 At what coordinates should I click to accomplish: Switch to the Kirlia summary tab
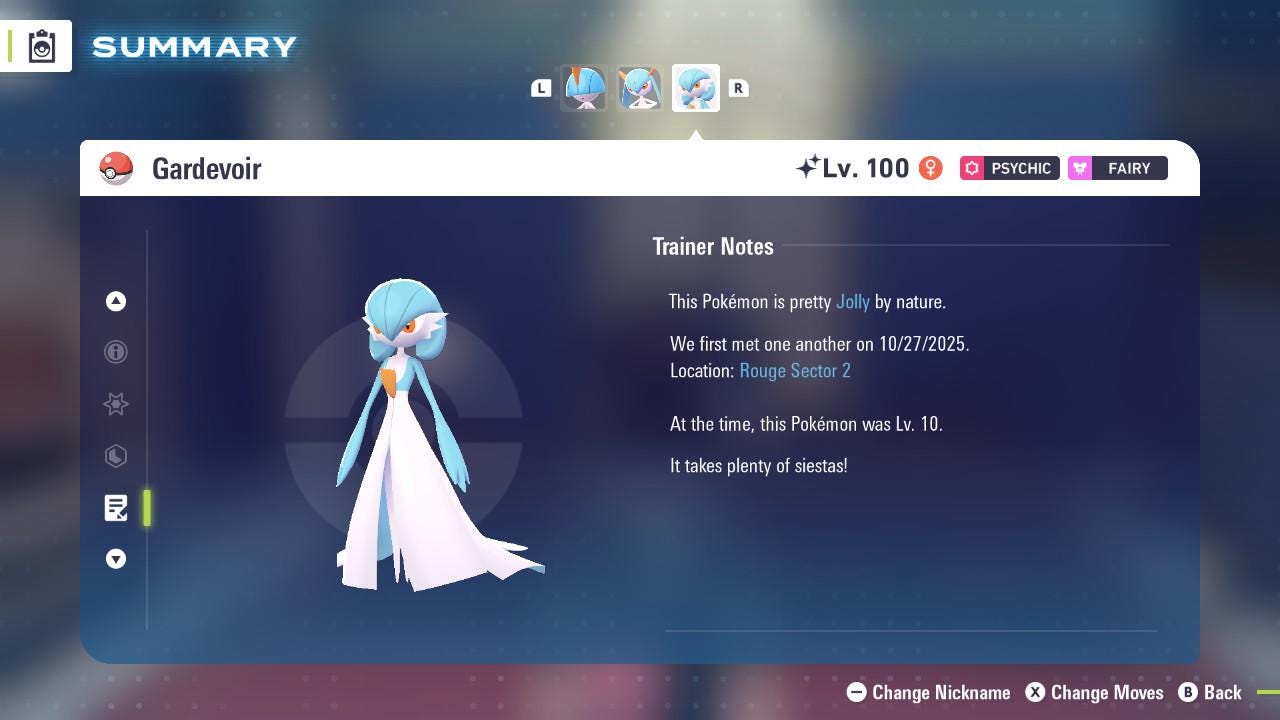pyautogui.click(x=640, y=88)
